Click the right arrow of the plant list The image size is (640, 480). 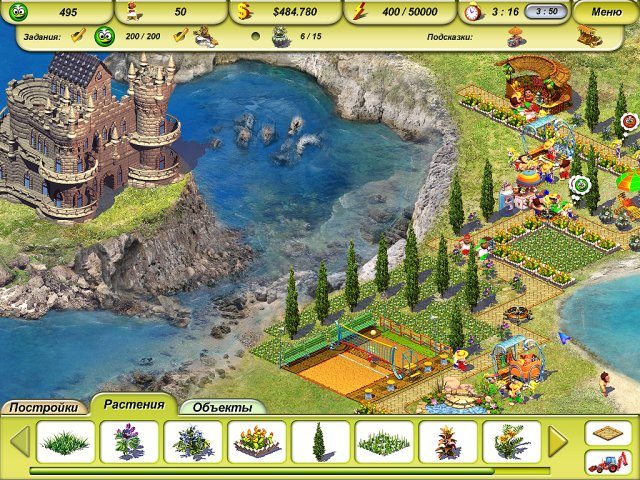tap(558, 441)
